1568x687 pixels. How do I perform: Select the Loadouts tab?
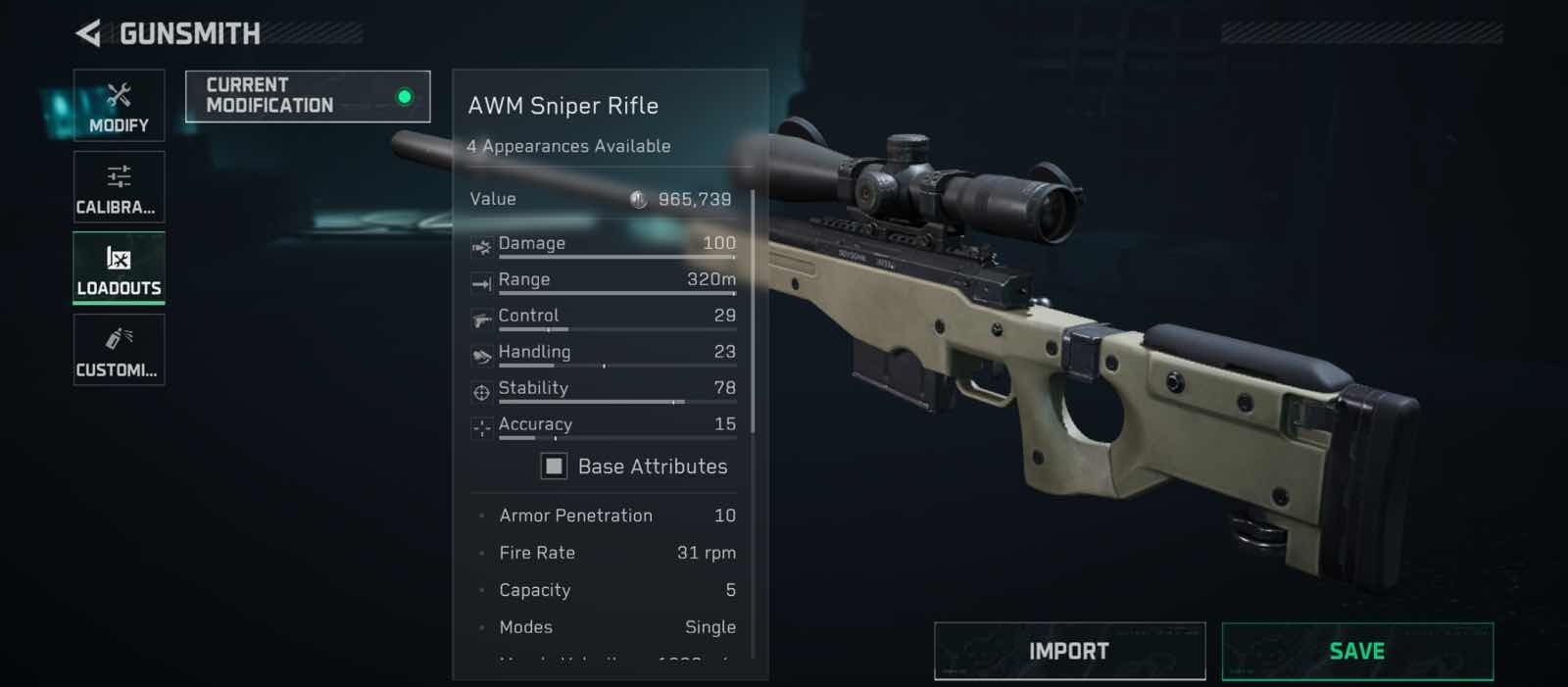coord(119,268)
